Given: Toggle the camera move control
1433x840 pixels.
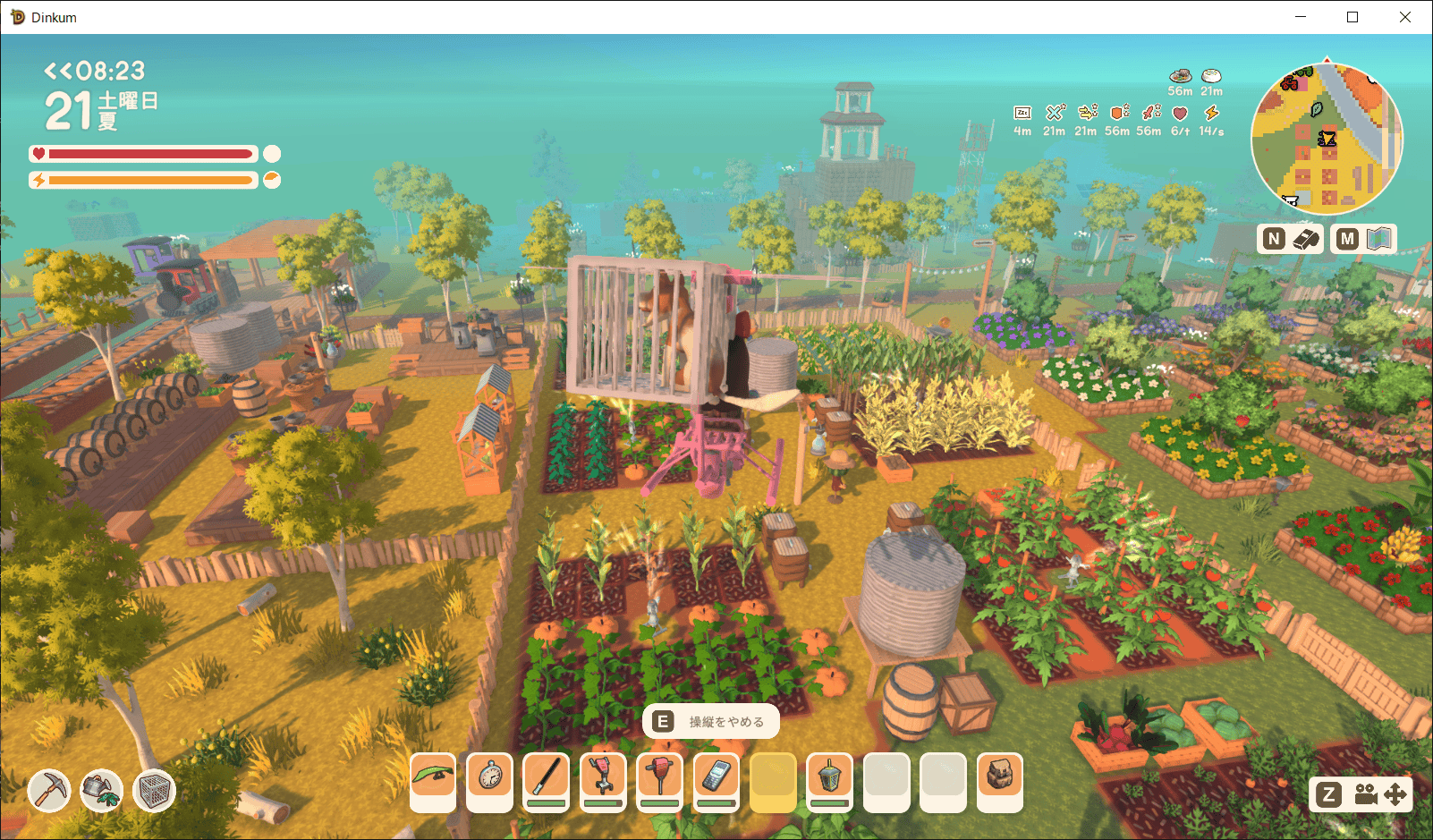Looking at the screenshot, I should (x=1378, y=794).
